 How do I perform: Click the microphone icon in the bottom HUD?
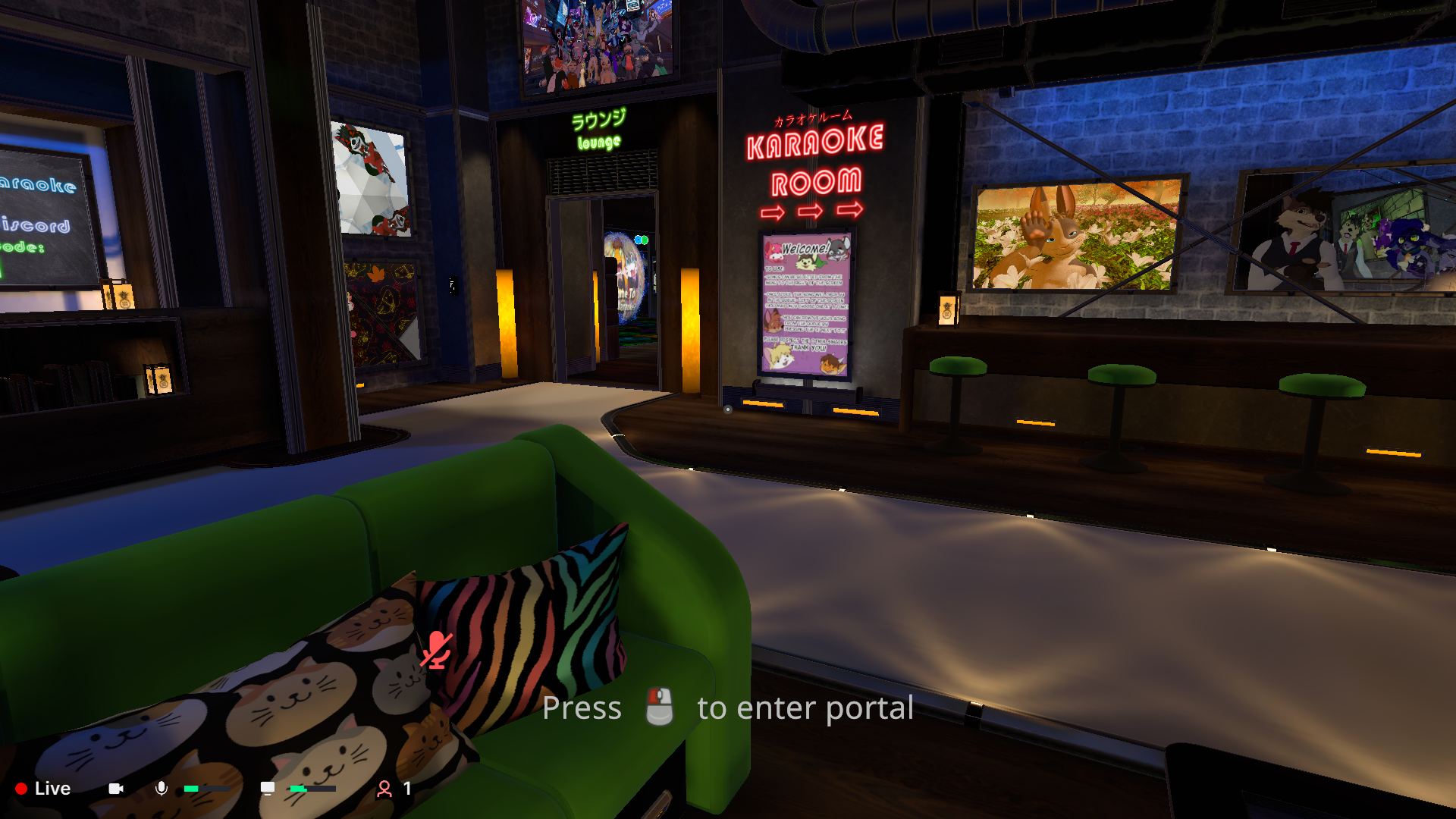click(x=162, y=789)
